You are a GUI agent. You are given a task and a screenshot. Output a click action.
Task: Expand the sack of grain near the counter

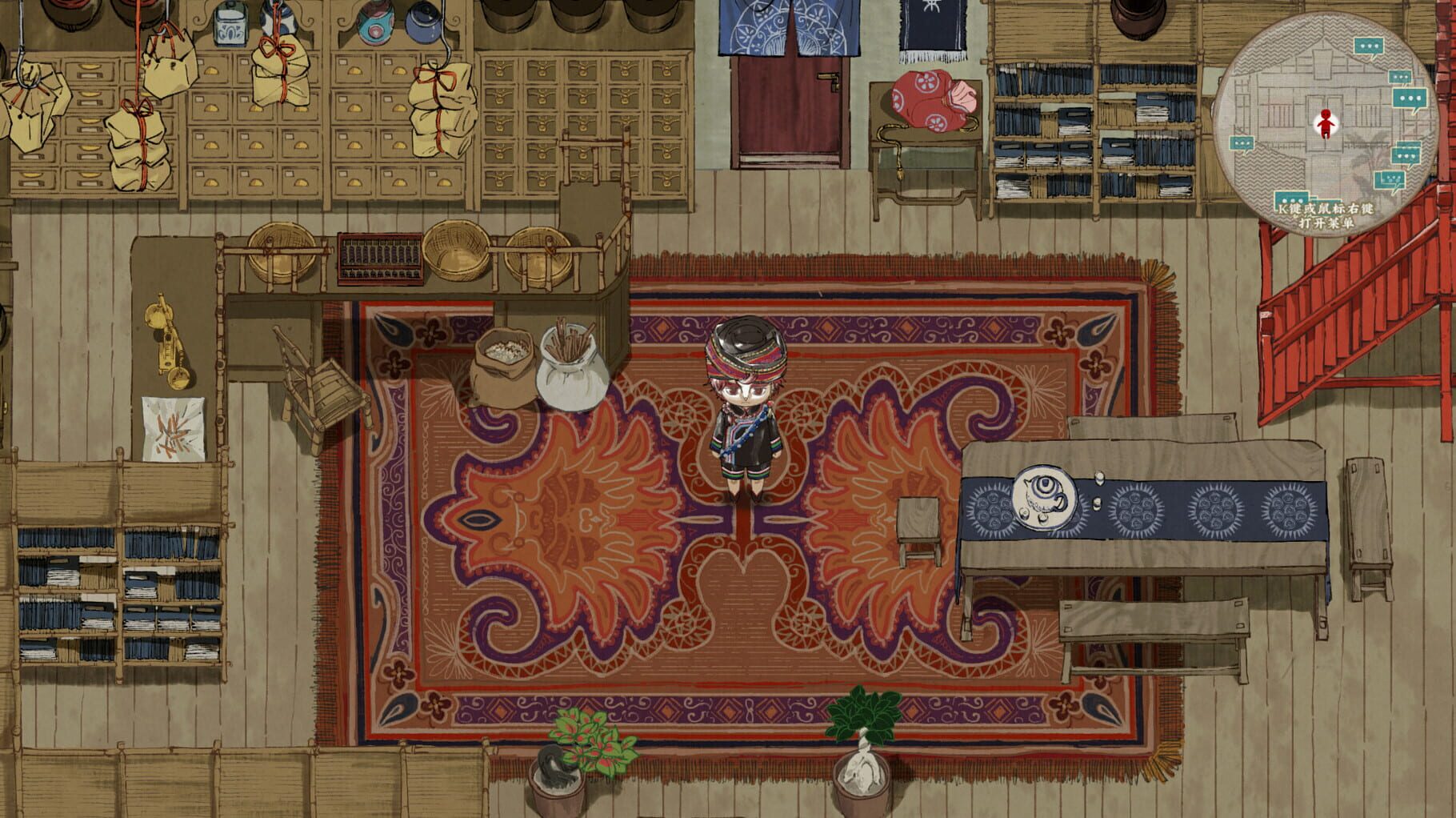point(504,368)
